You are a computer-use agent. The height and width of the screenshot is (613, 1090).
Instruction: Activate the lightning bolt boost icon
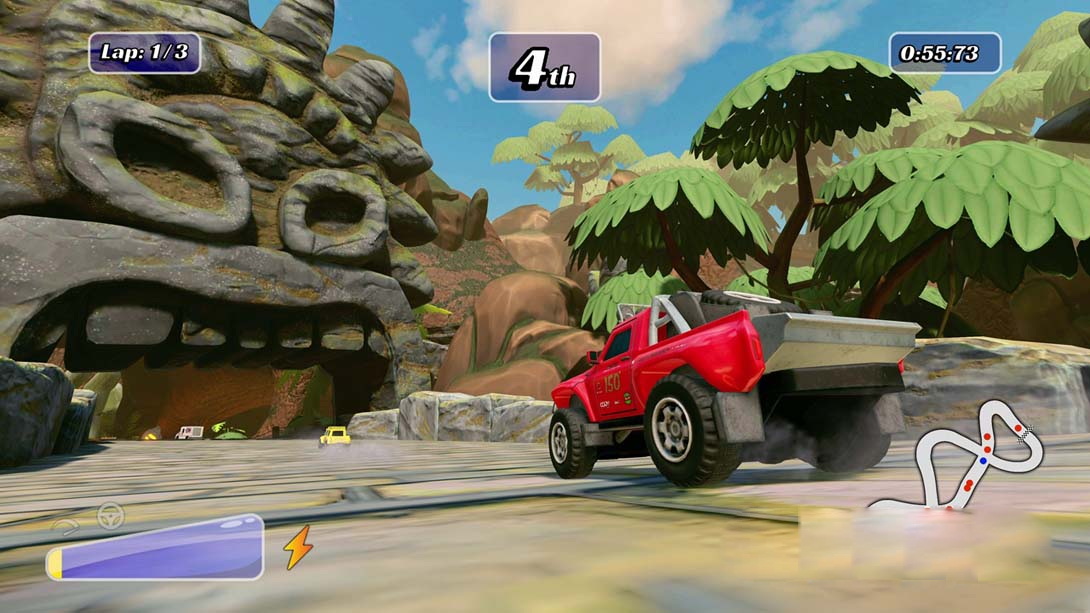(x=298, y=547)
